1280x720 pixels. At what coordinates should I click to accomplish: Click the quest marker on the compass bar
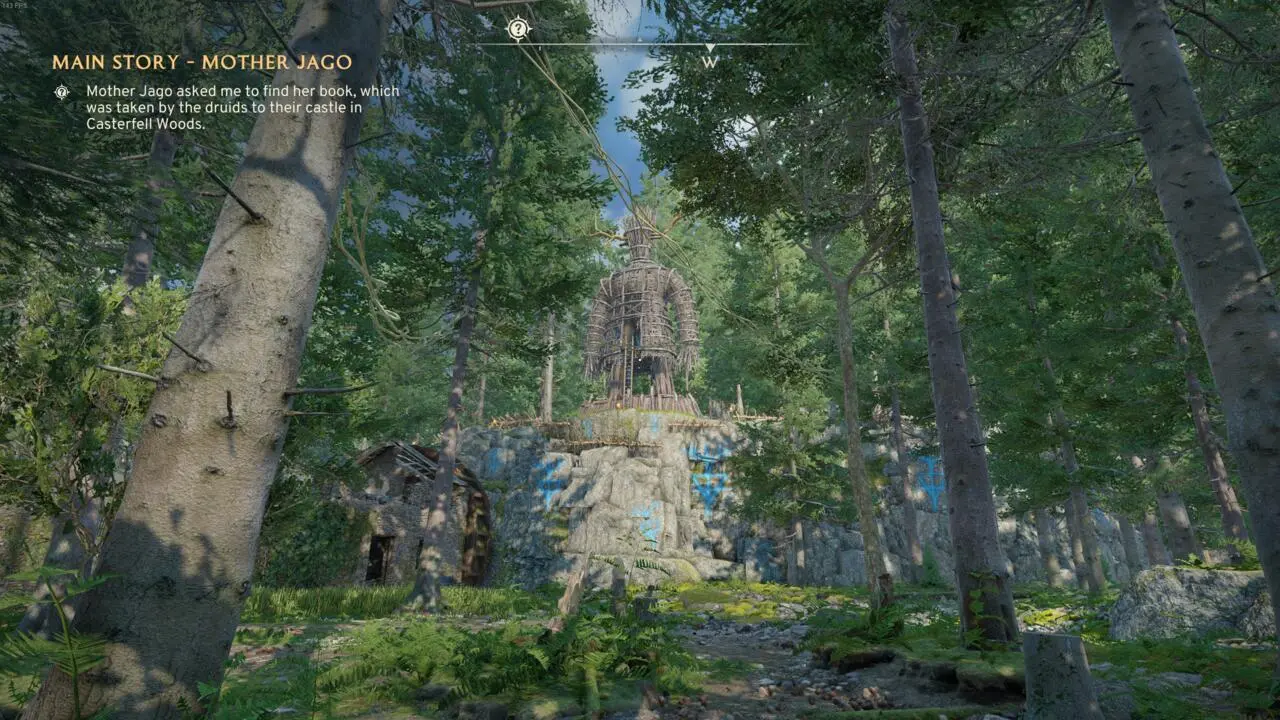[518, 29]
